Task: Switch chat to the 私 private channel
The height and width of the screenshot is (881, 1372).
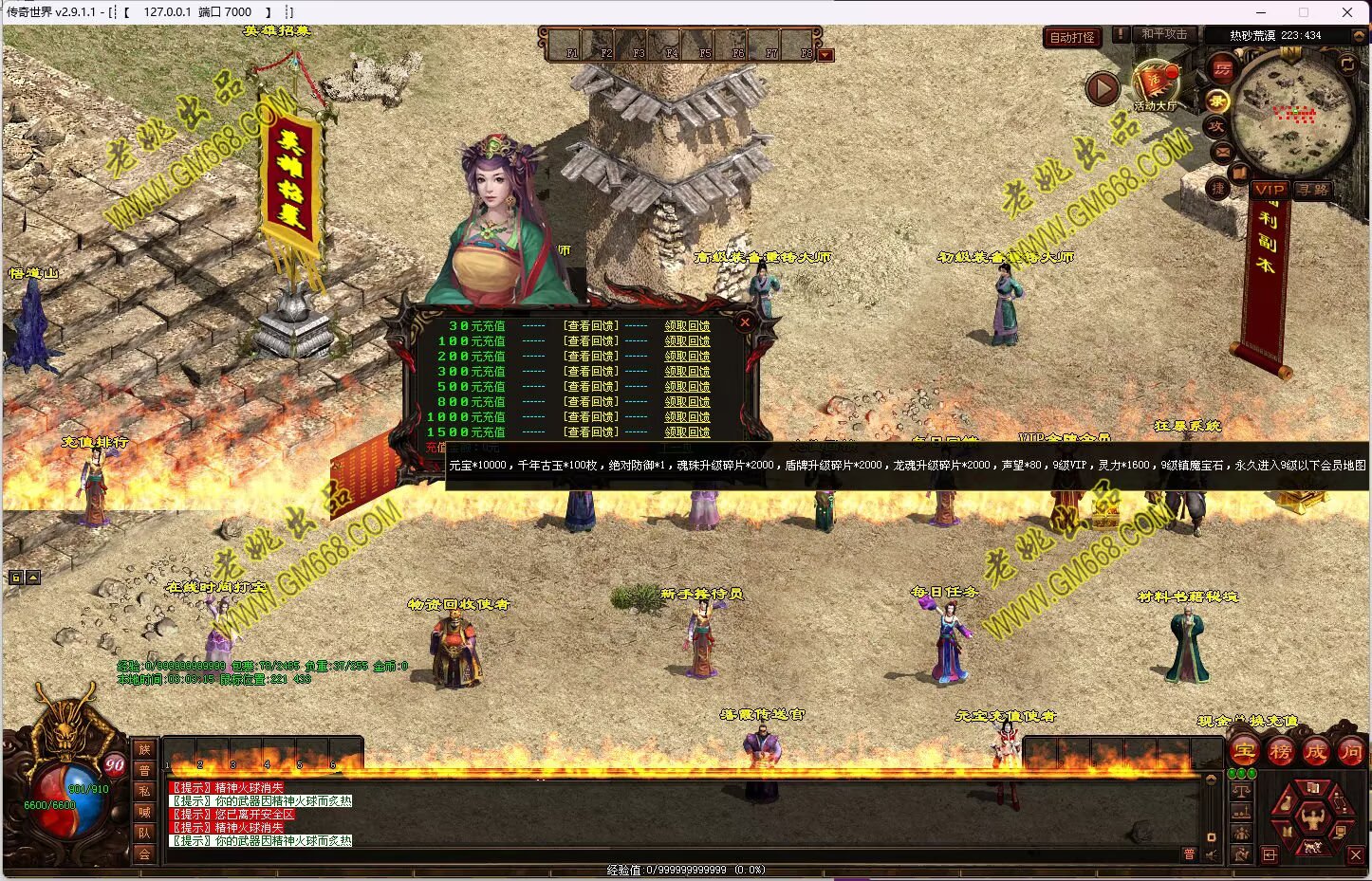Action: pyautogui.click(x=144, y=791)
